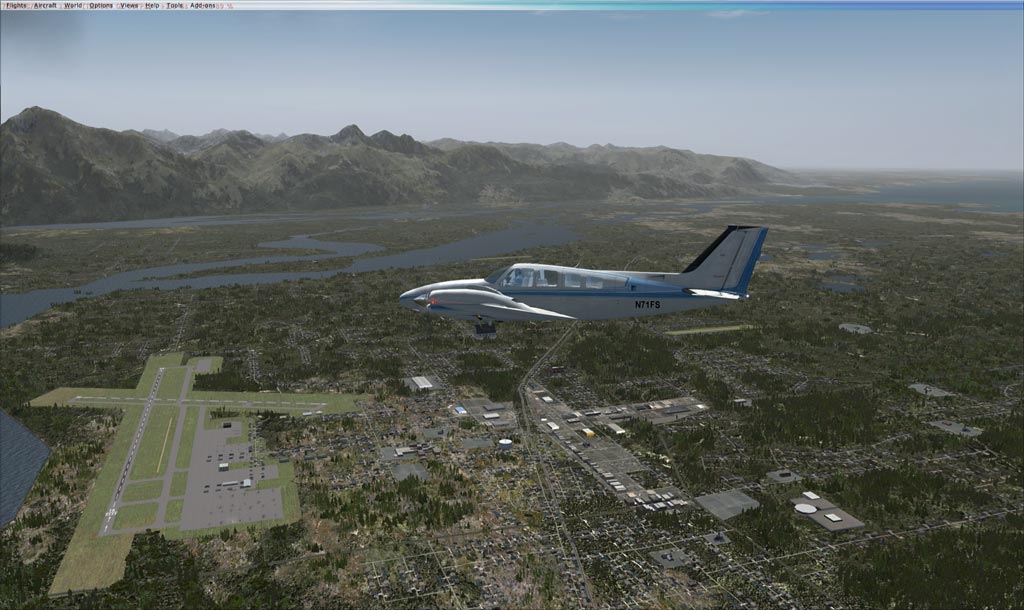Screen dimensions: 1024x610
Task: Open the Tools menu
Action: (175, 5)
